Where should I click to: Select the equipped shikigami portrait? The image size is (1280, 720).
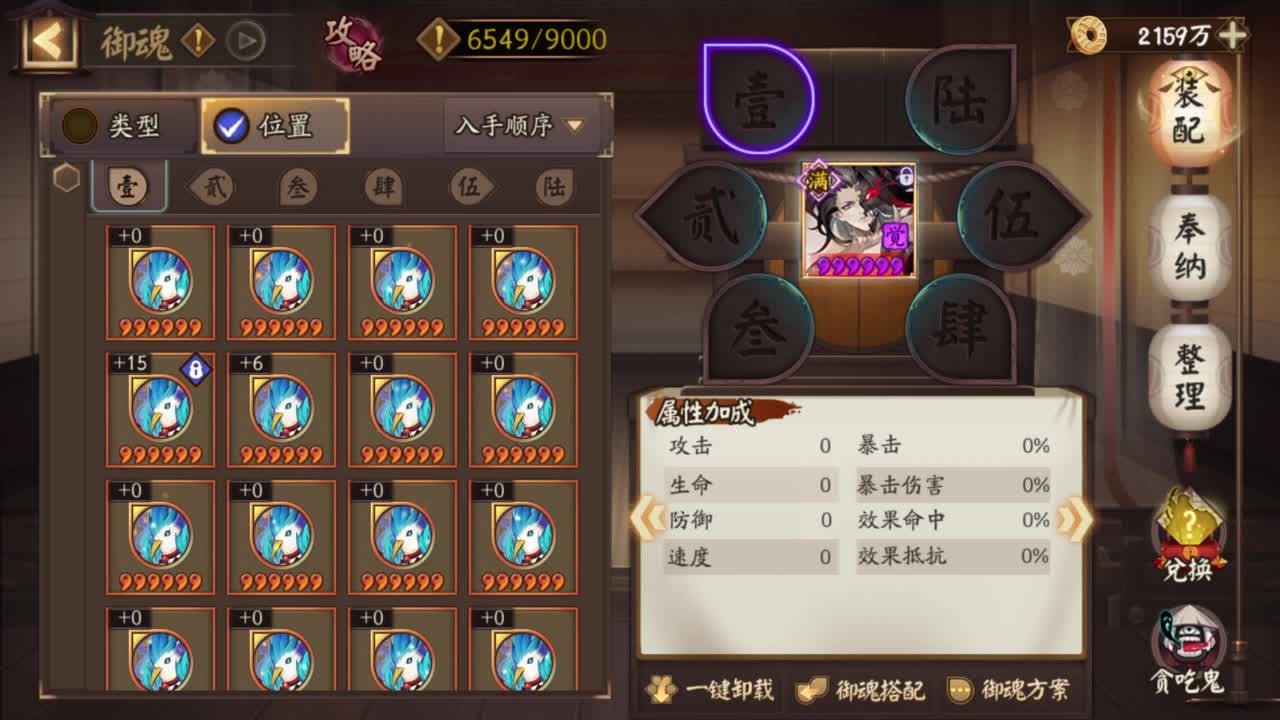point(855,223)
